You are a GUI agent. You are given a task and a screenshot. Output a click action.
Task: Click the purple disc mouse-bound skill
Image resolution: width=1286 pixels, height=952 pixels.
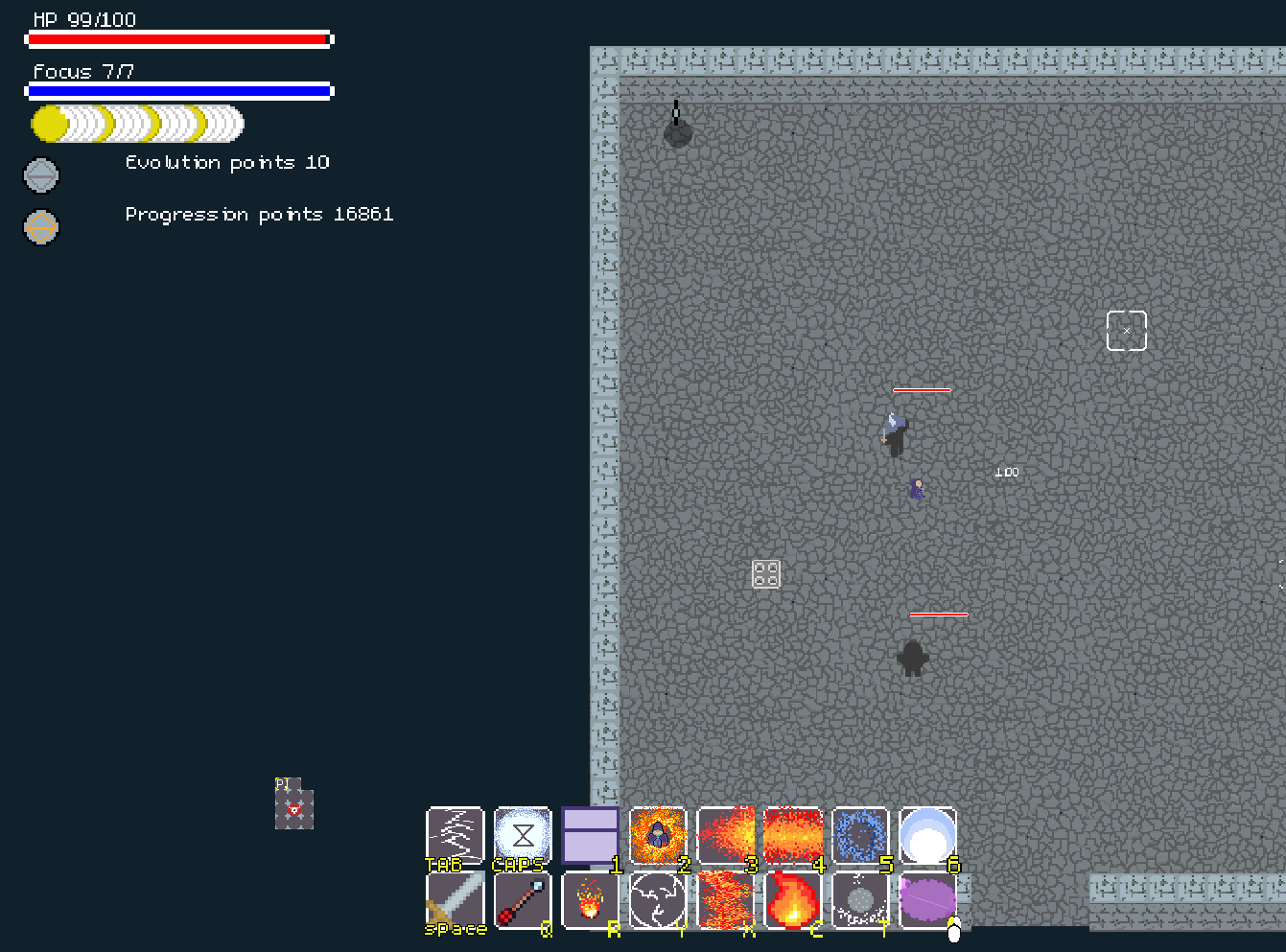927,901
